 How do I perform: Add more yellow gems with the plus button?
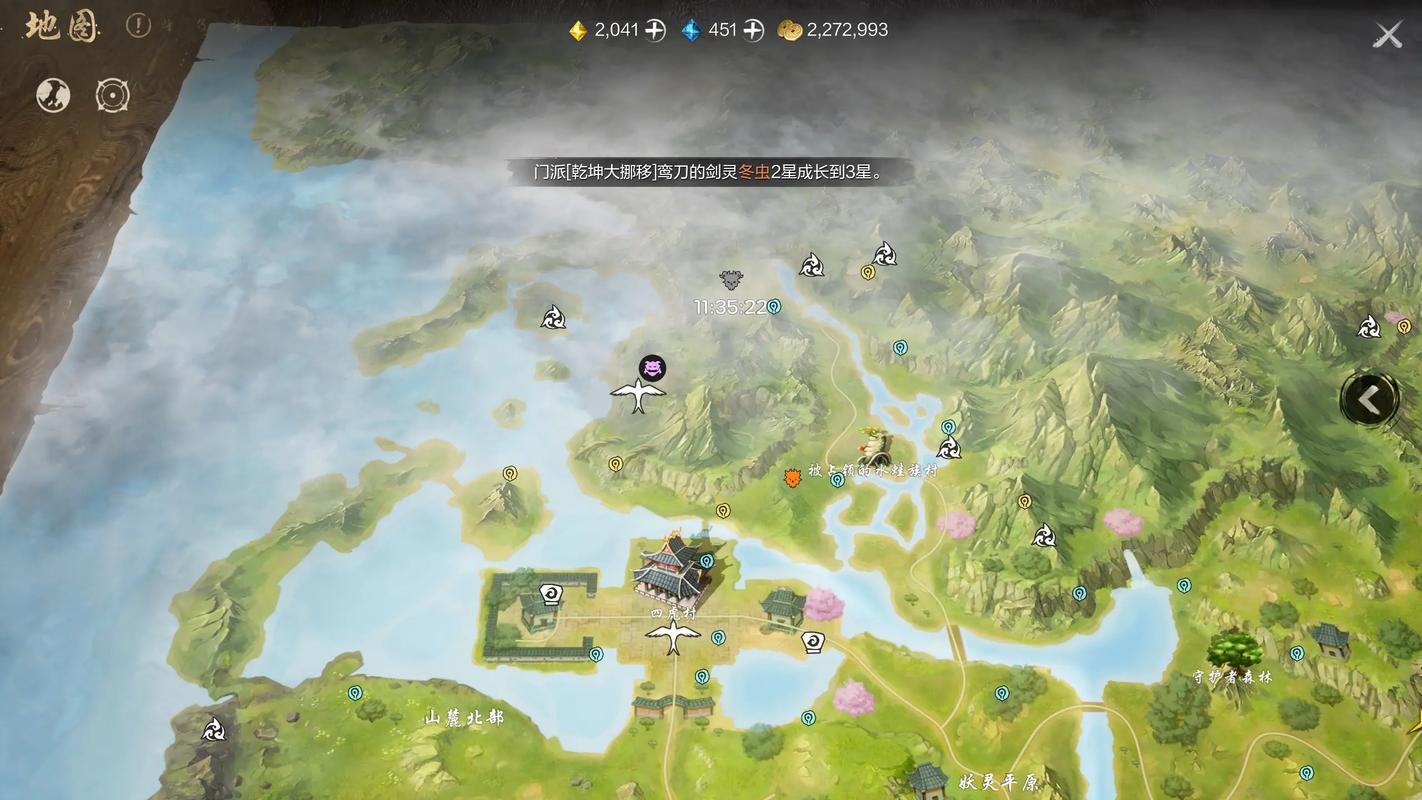click(x=655, y=30)
